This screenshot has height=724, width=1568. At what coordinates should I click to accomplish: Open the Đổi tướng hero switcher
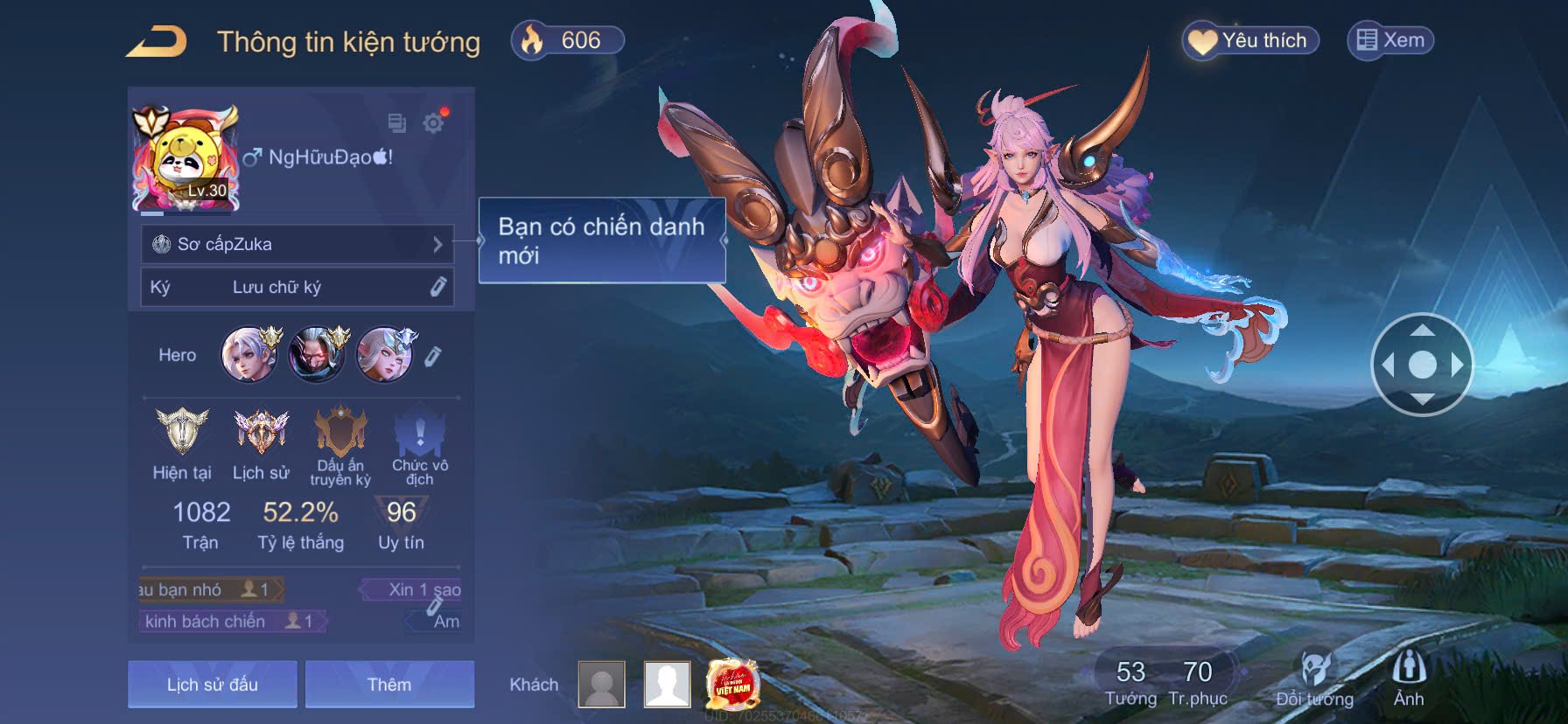coord(1314,679)
